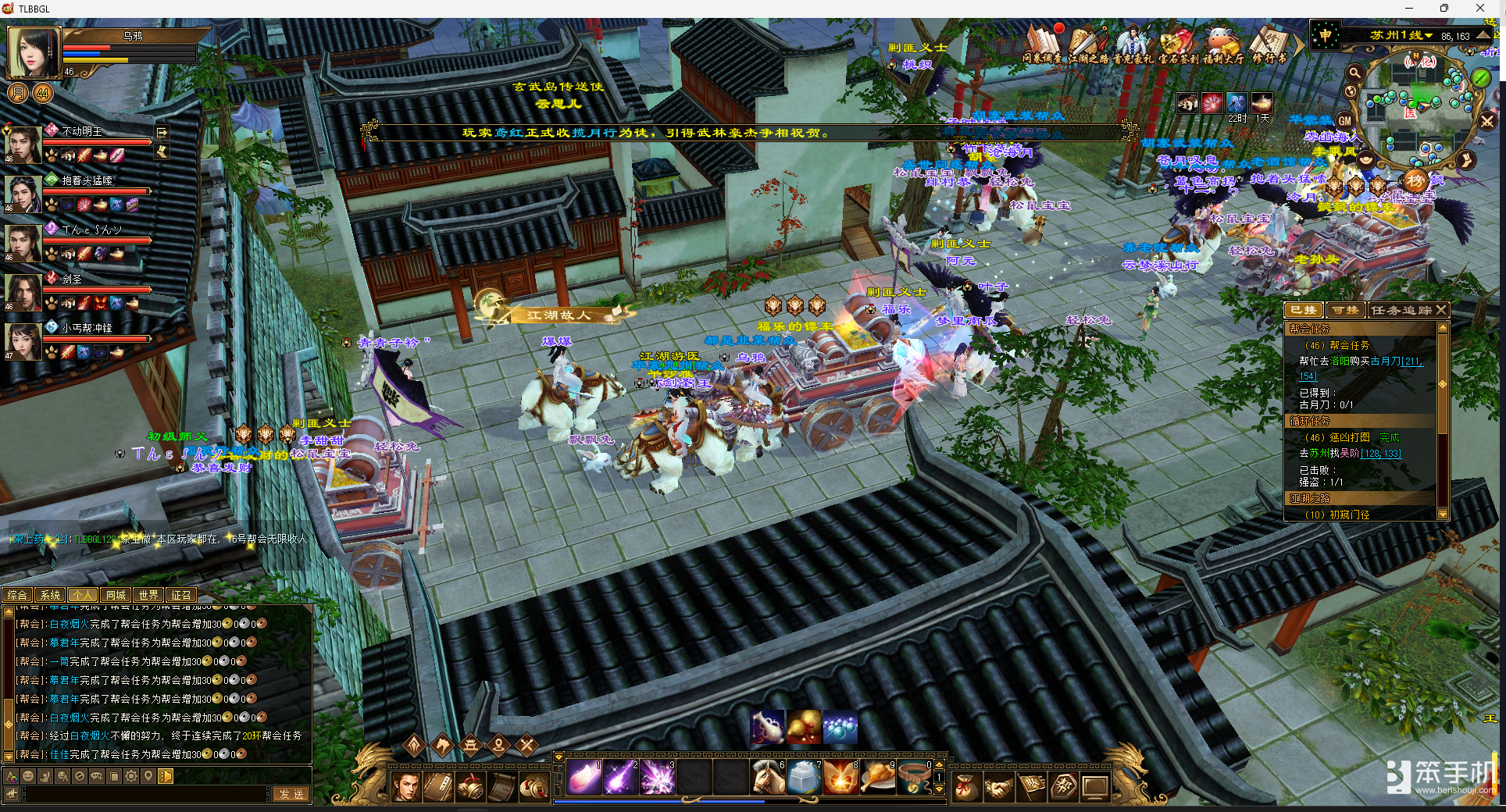
Task: Use the horse mount skill in slot 6
Action: [x=768, y=778]
